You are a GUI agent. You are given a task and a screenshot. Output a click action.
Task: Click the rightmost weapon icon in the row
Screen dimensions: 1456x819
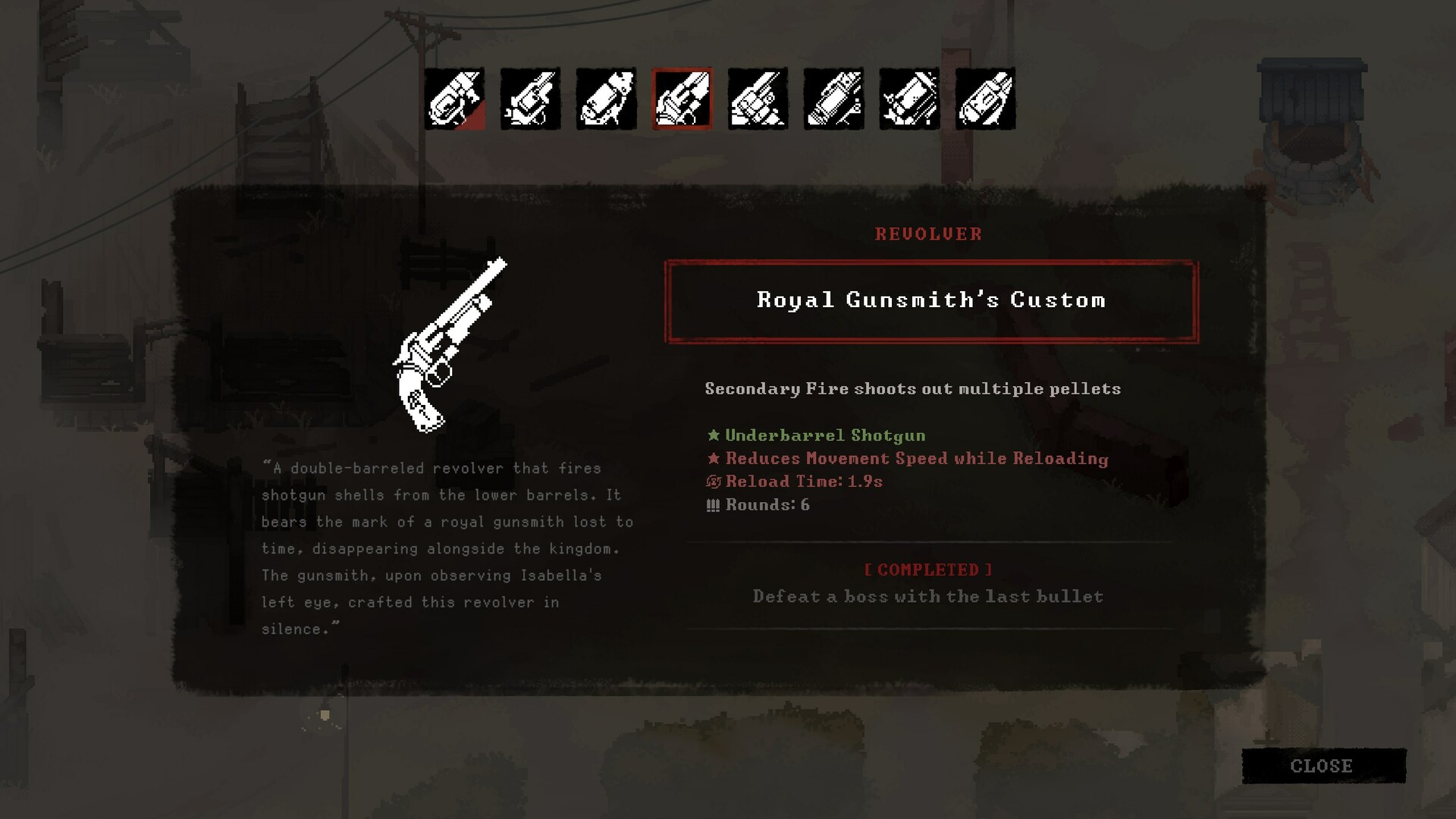985,99
